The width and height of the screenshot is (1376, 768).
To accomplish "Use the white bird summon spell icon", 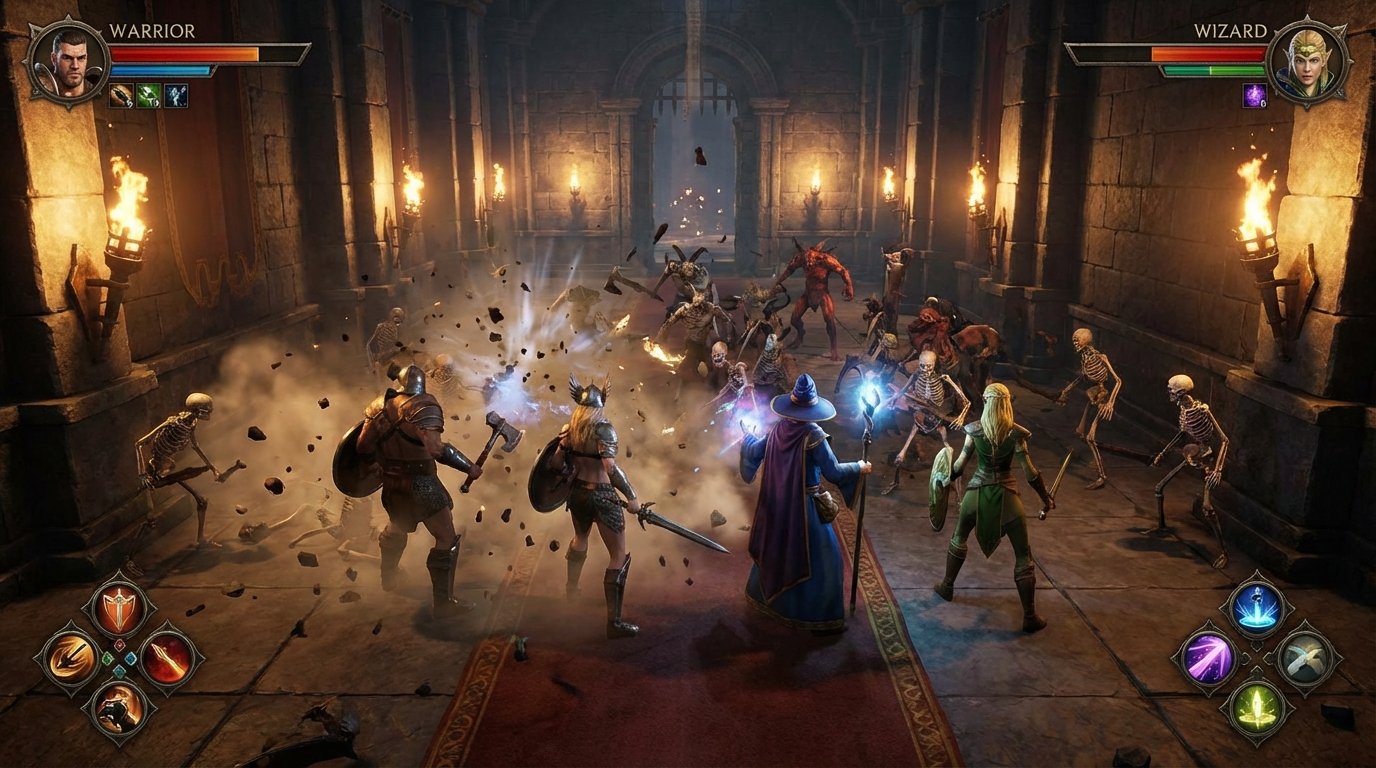I will pos(1304,657).
